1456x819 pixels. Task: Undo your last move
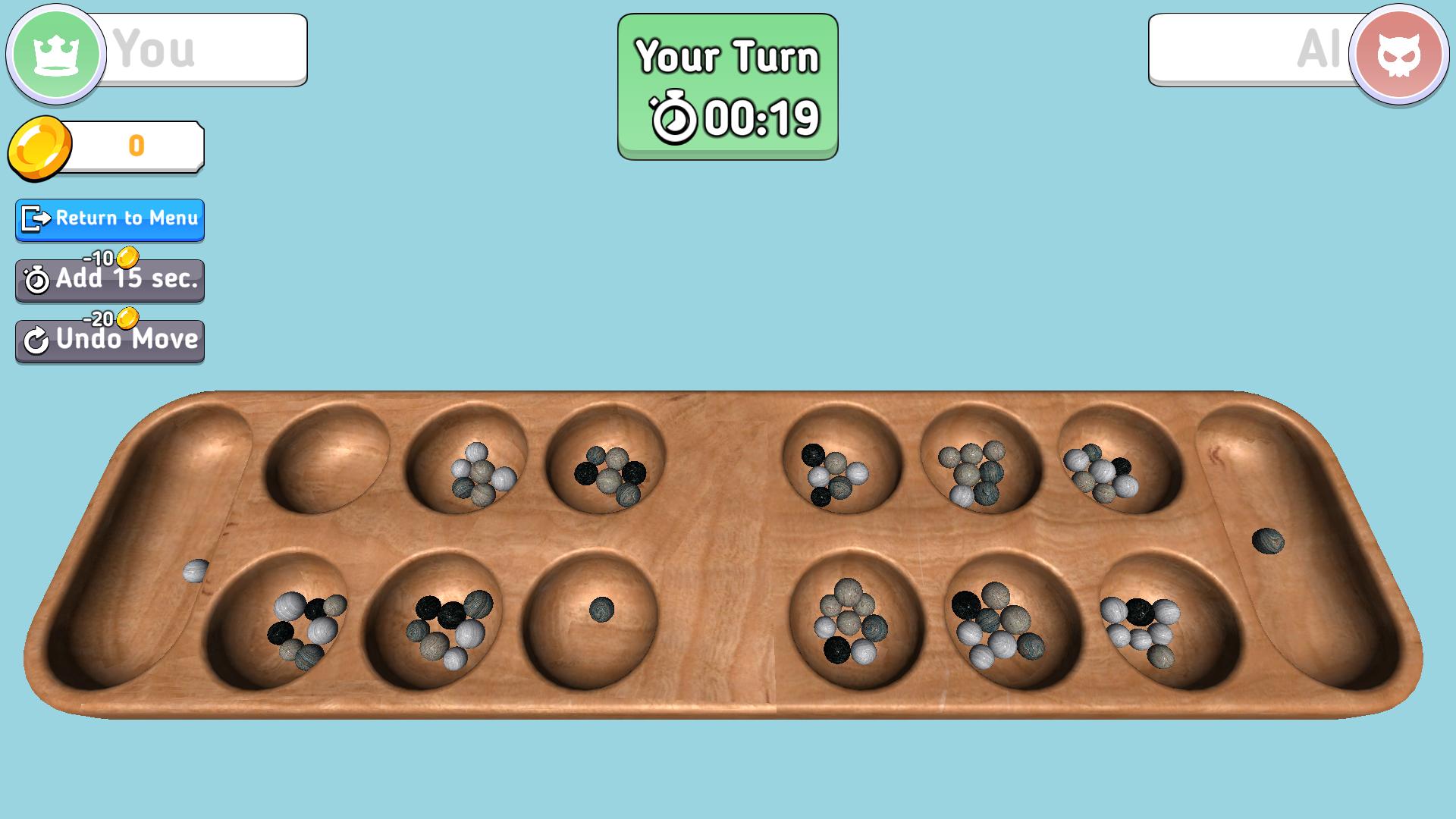pyautogui.click(x=109, y=340)
